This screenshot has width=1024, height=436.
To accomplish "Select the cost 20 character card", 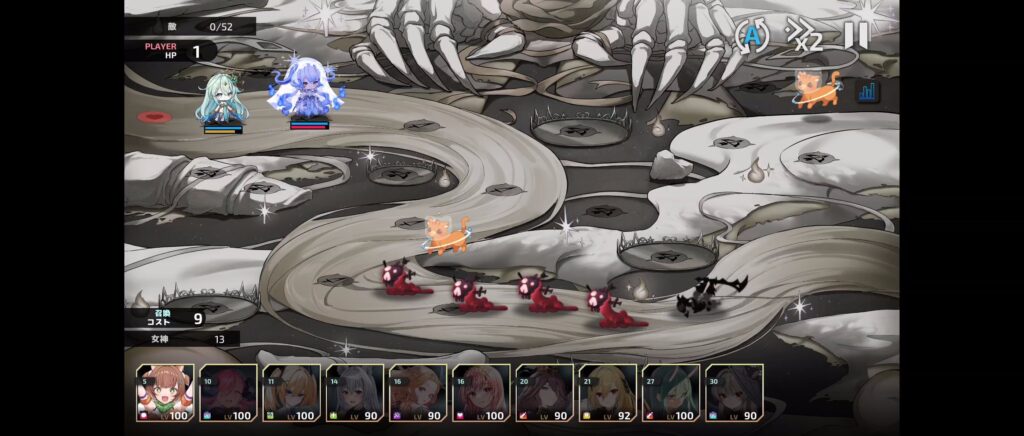I will 544,393.
